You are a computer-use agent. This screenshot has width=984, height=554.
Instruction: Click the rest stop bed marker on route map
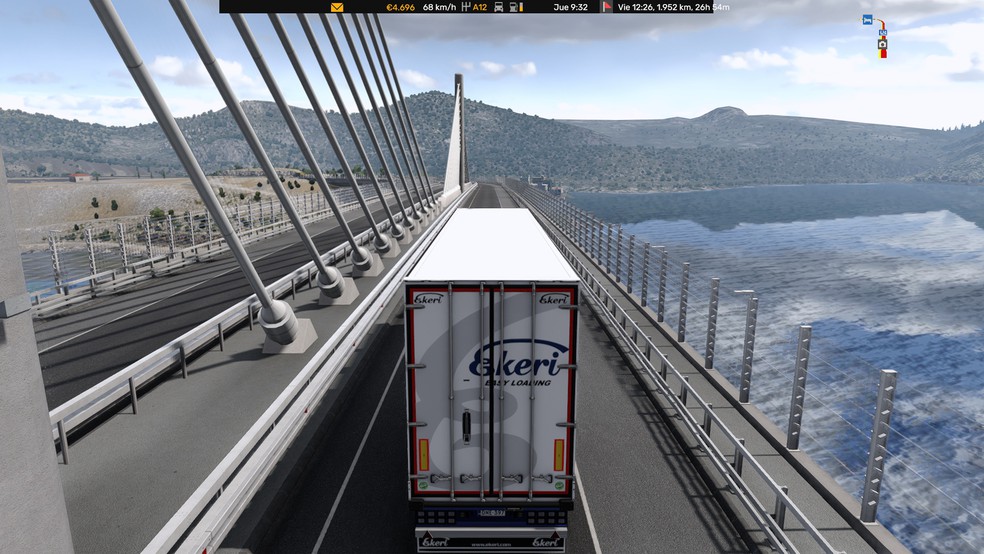coord(867,19)
